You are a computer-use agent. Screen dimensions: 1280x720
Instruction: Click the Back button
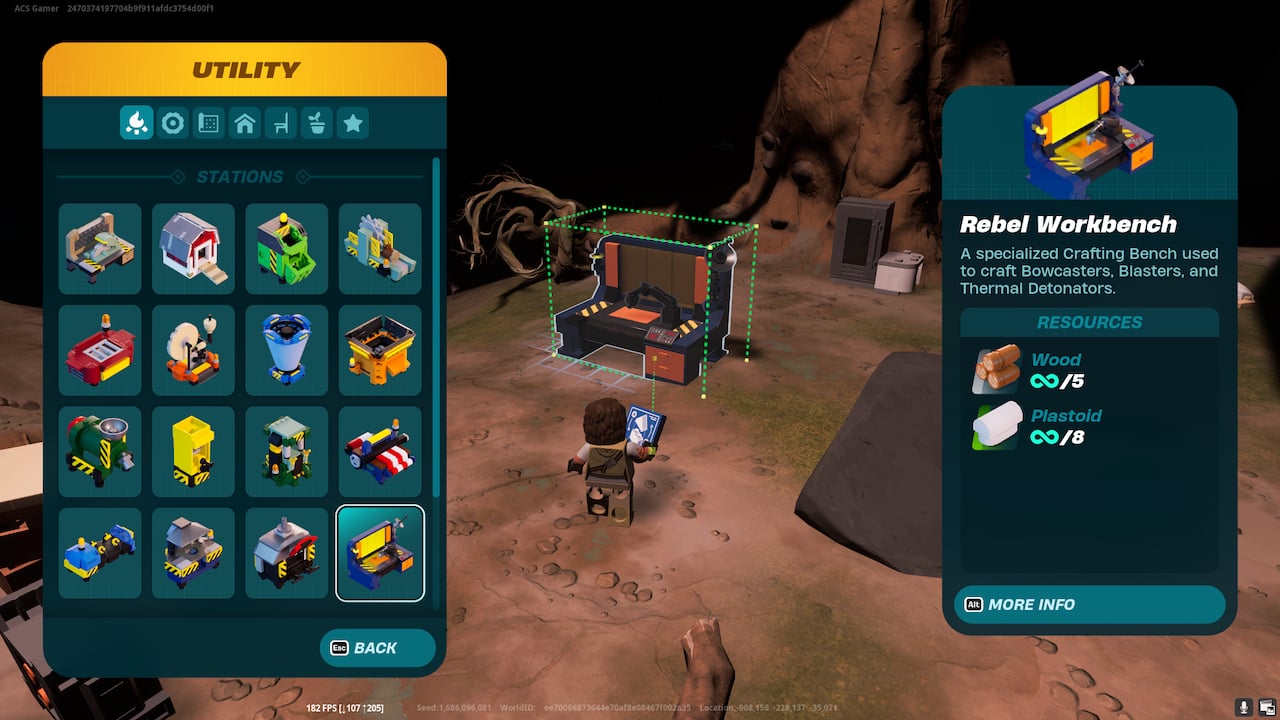pos(377,648)
